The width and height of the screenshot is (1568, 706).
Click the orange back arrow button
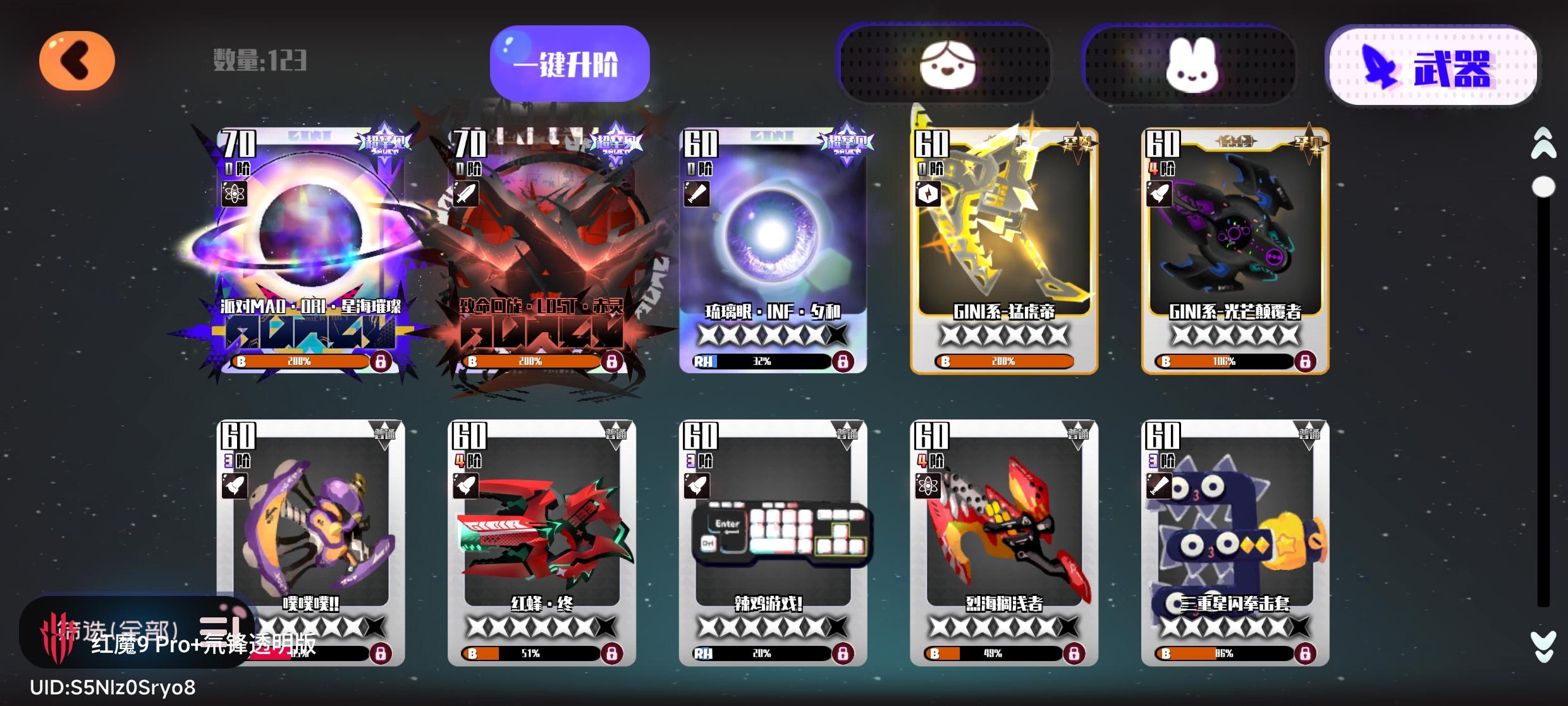(x=76, y=60)
